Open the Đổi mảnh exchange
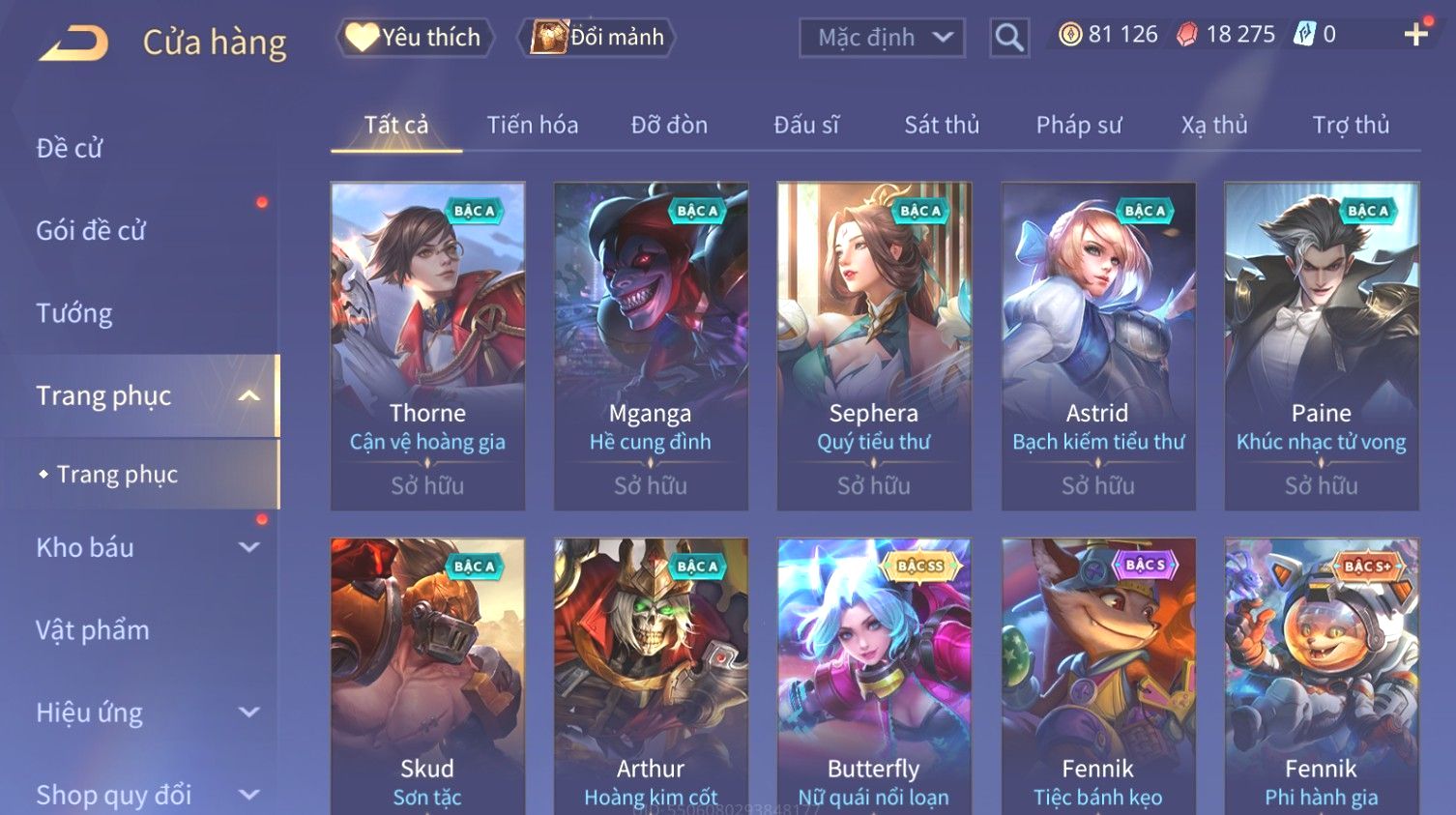Screen dimensions: 1456x815 click(x=597, y=38)
